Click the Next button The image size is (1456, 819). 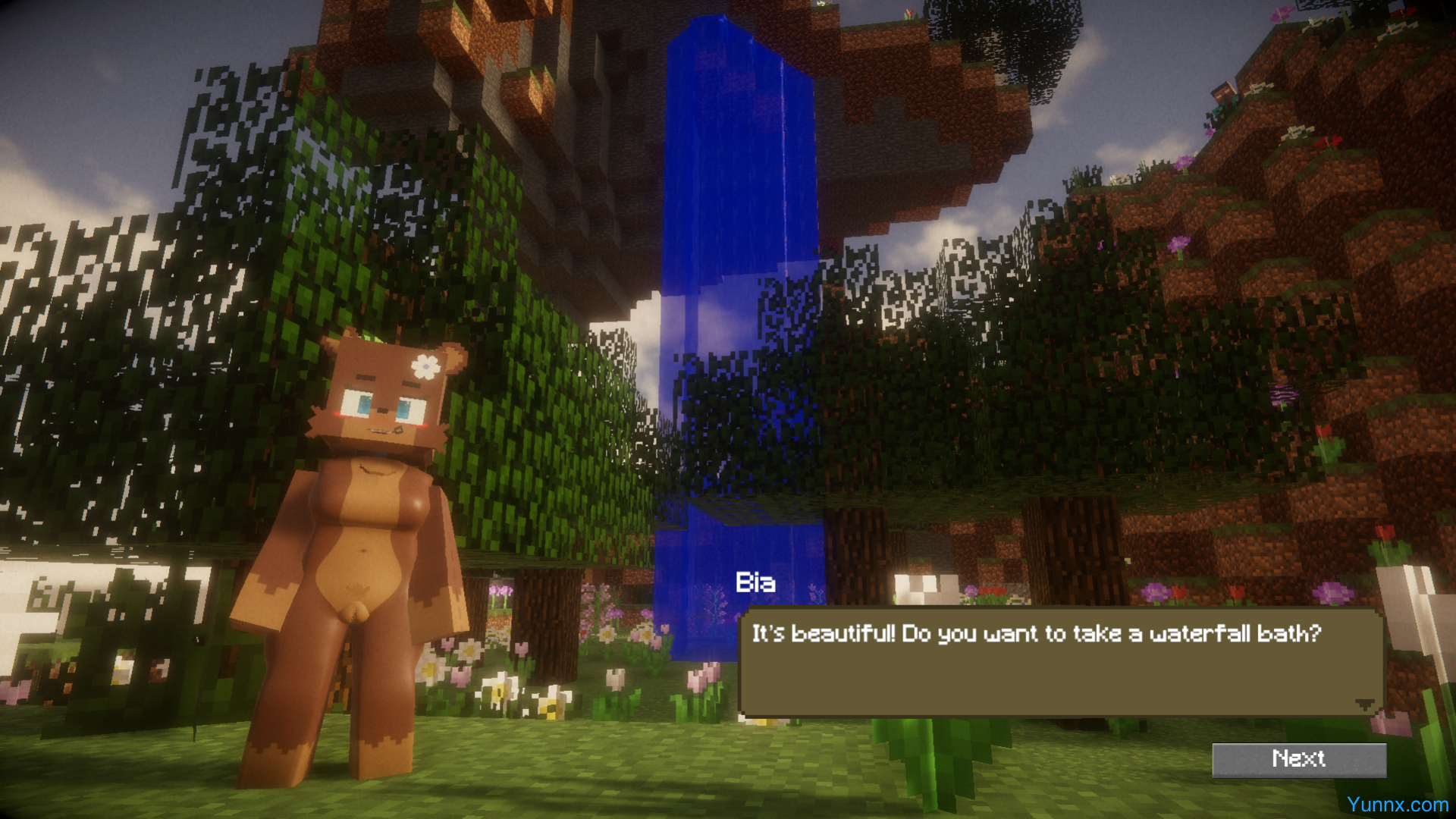coord(1298,759)
